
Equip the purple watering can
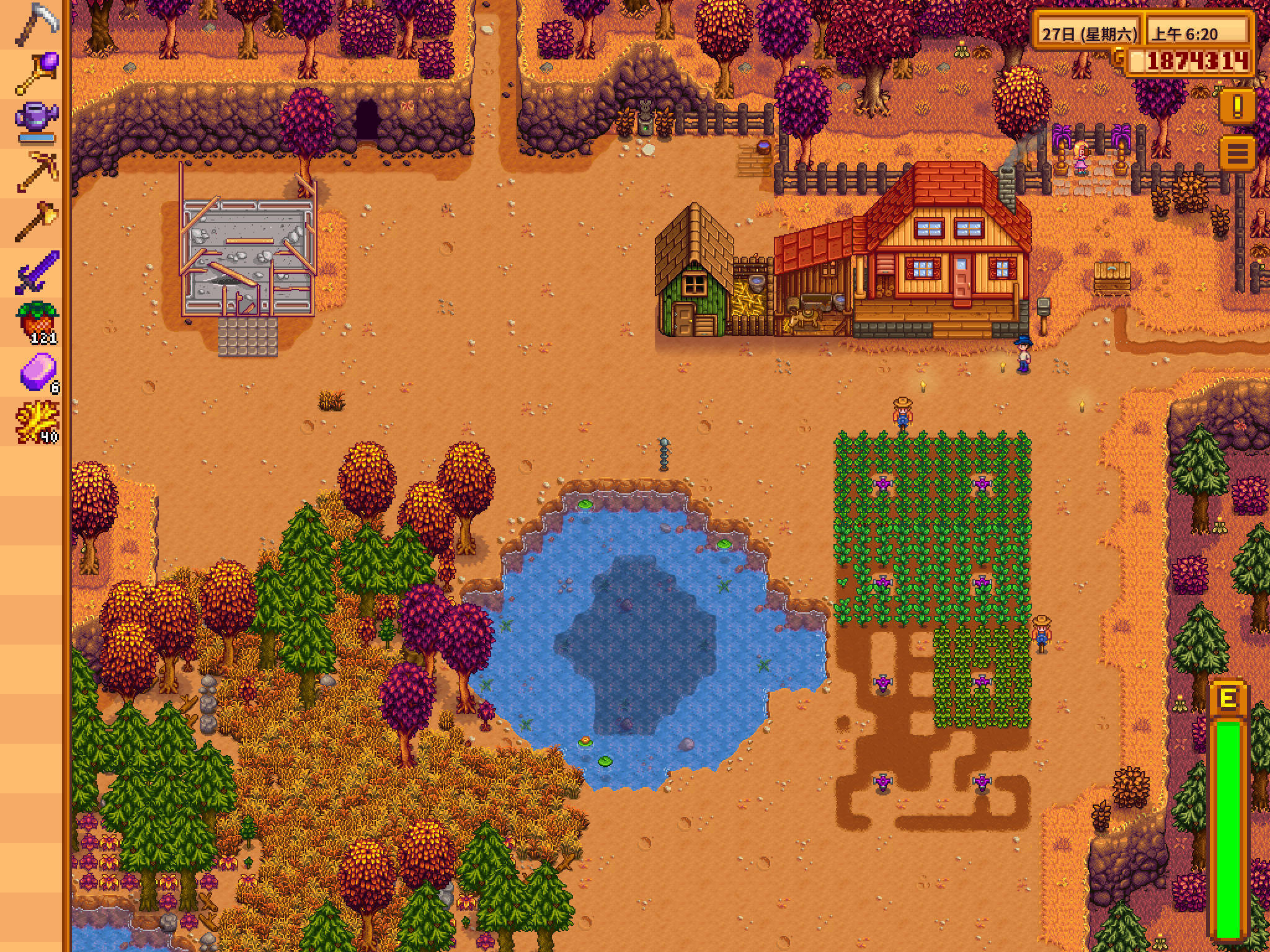[x=36, y=121]
